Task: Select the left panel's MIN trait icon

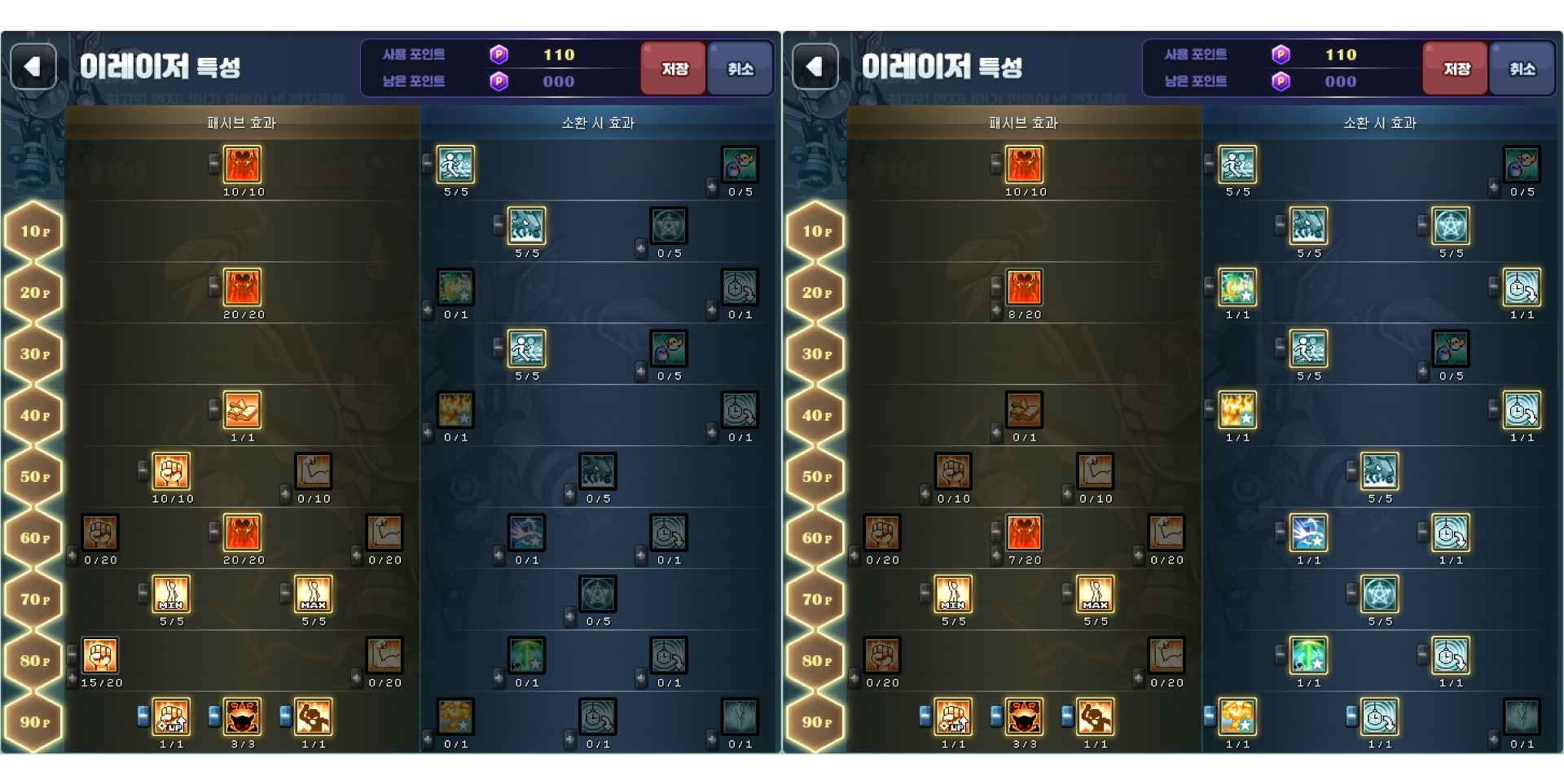Action: (171, 594)
